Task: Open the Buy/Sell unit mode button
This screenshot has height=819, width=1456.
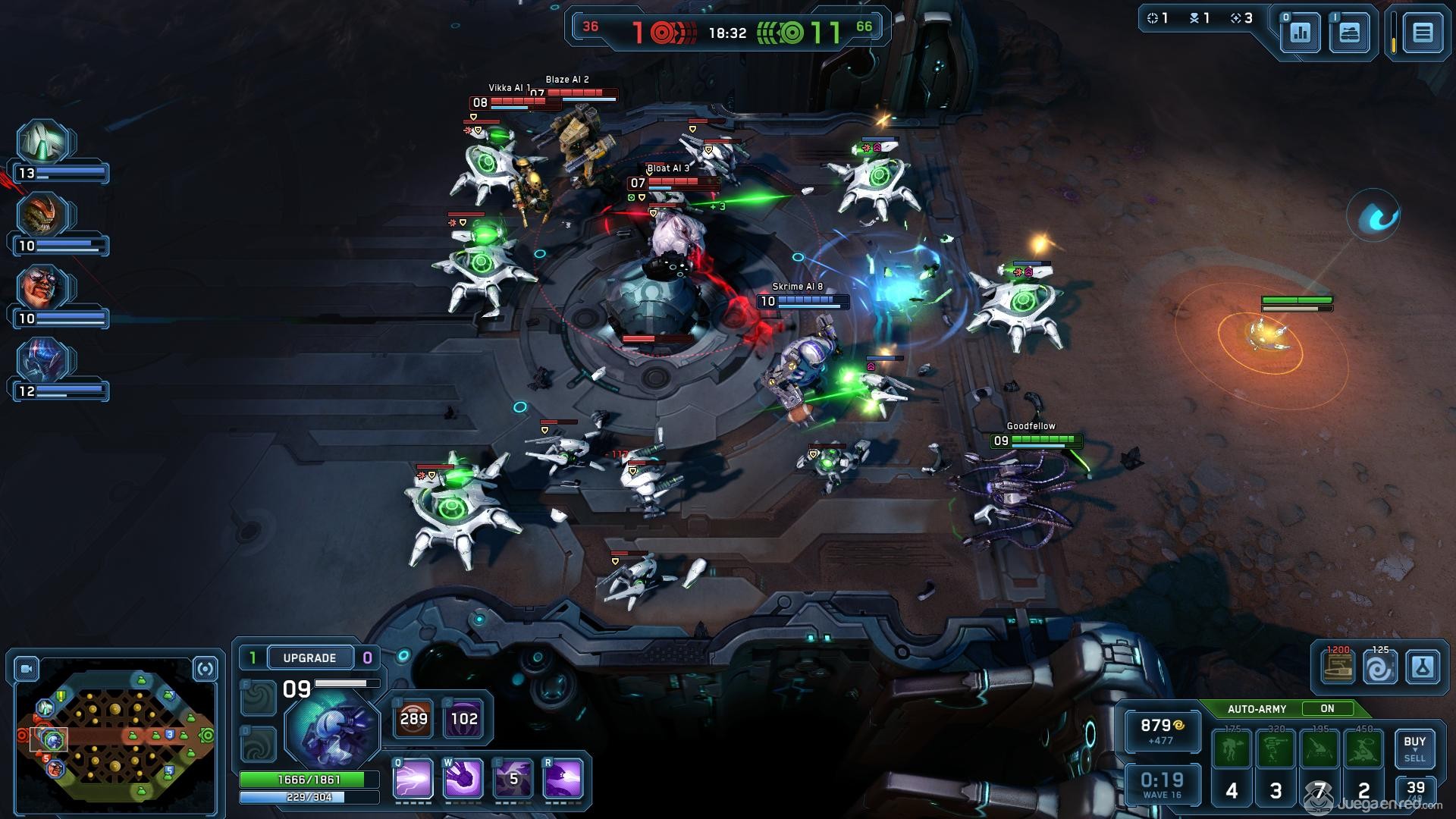Action: pos(1414,748)
